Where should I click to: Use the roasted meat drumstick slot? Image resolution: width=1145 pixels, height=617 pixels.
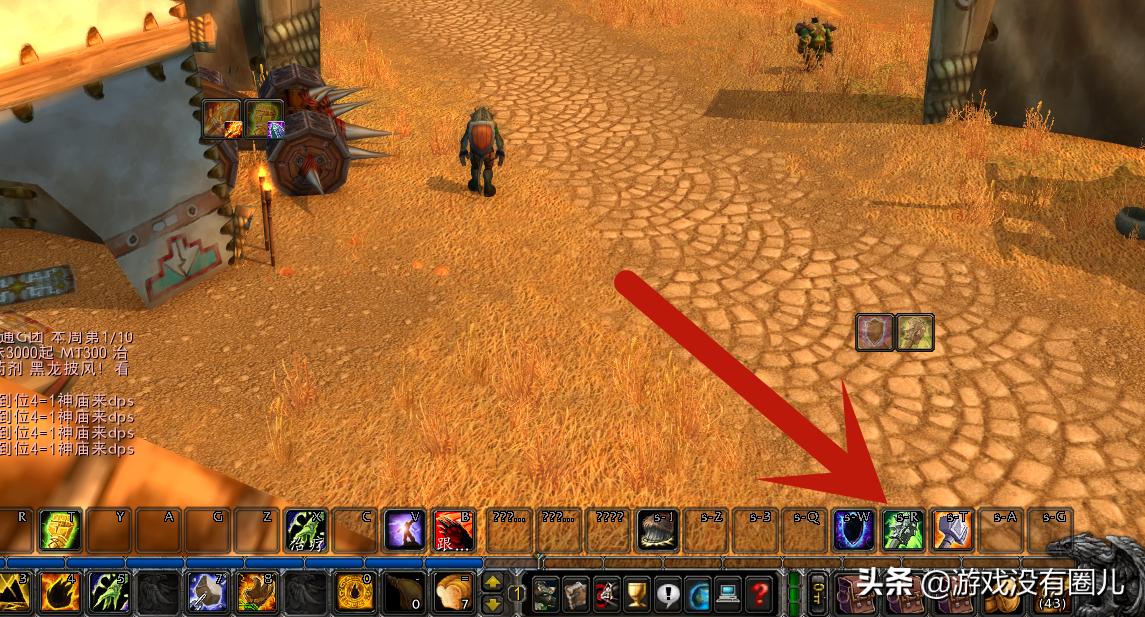point(404,592)
